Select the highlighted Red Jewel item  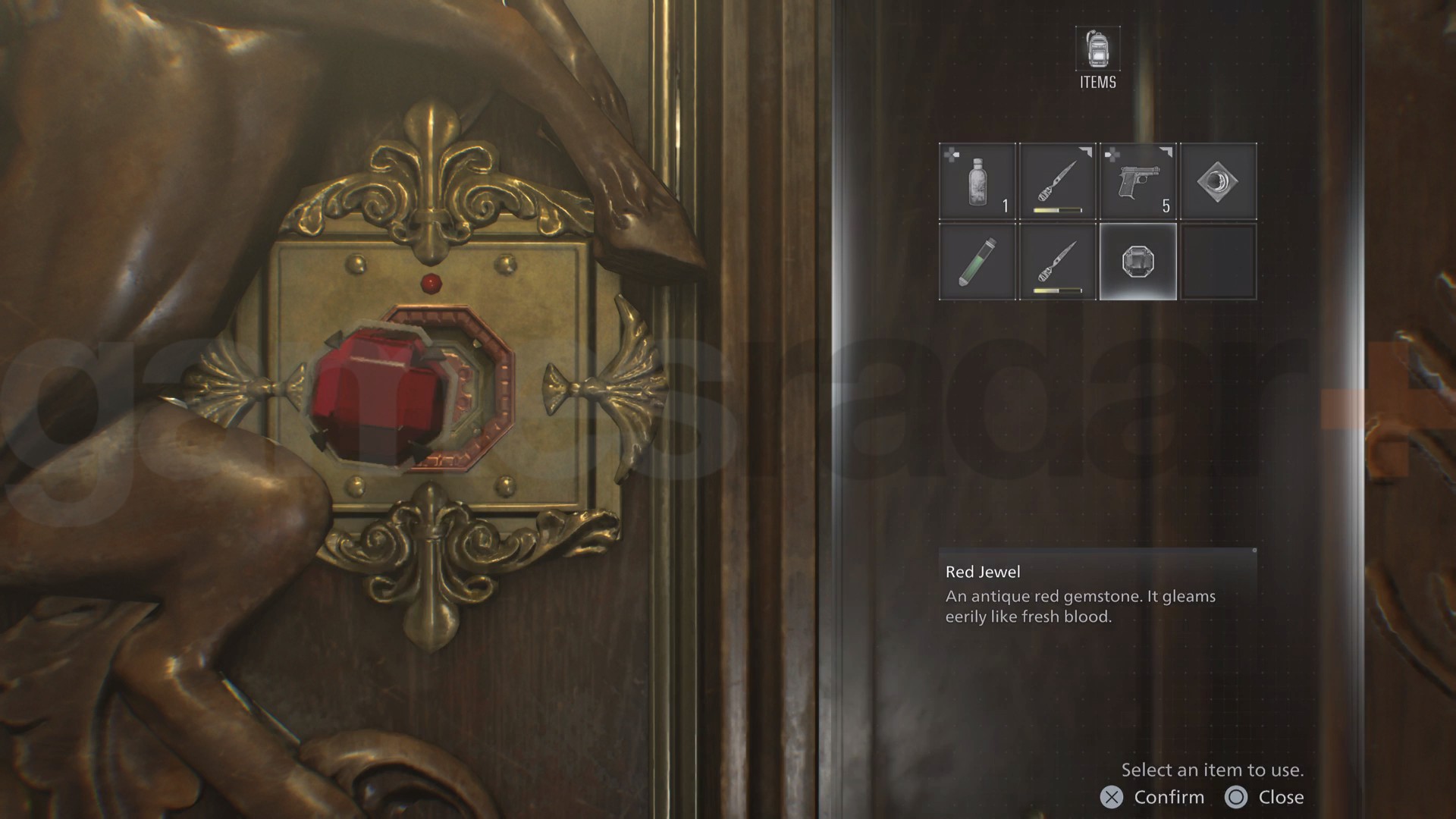click(1137, 262)
